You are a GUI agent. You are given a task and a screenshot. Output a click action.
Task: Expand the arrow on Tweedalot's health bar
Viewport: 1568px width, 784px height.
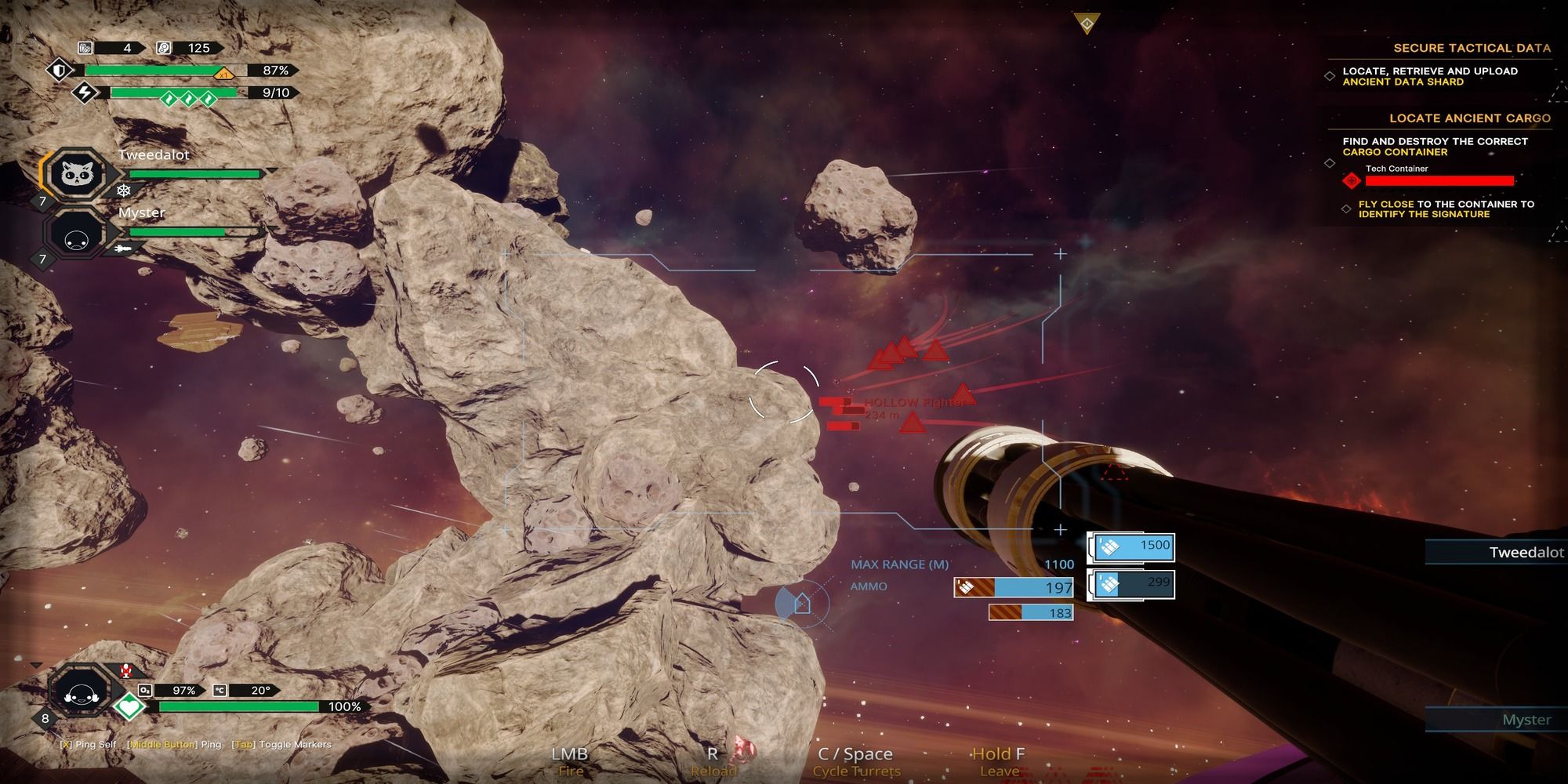[270, 170]
